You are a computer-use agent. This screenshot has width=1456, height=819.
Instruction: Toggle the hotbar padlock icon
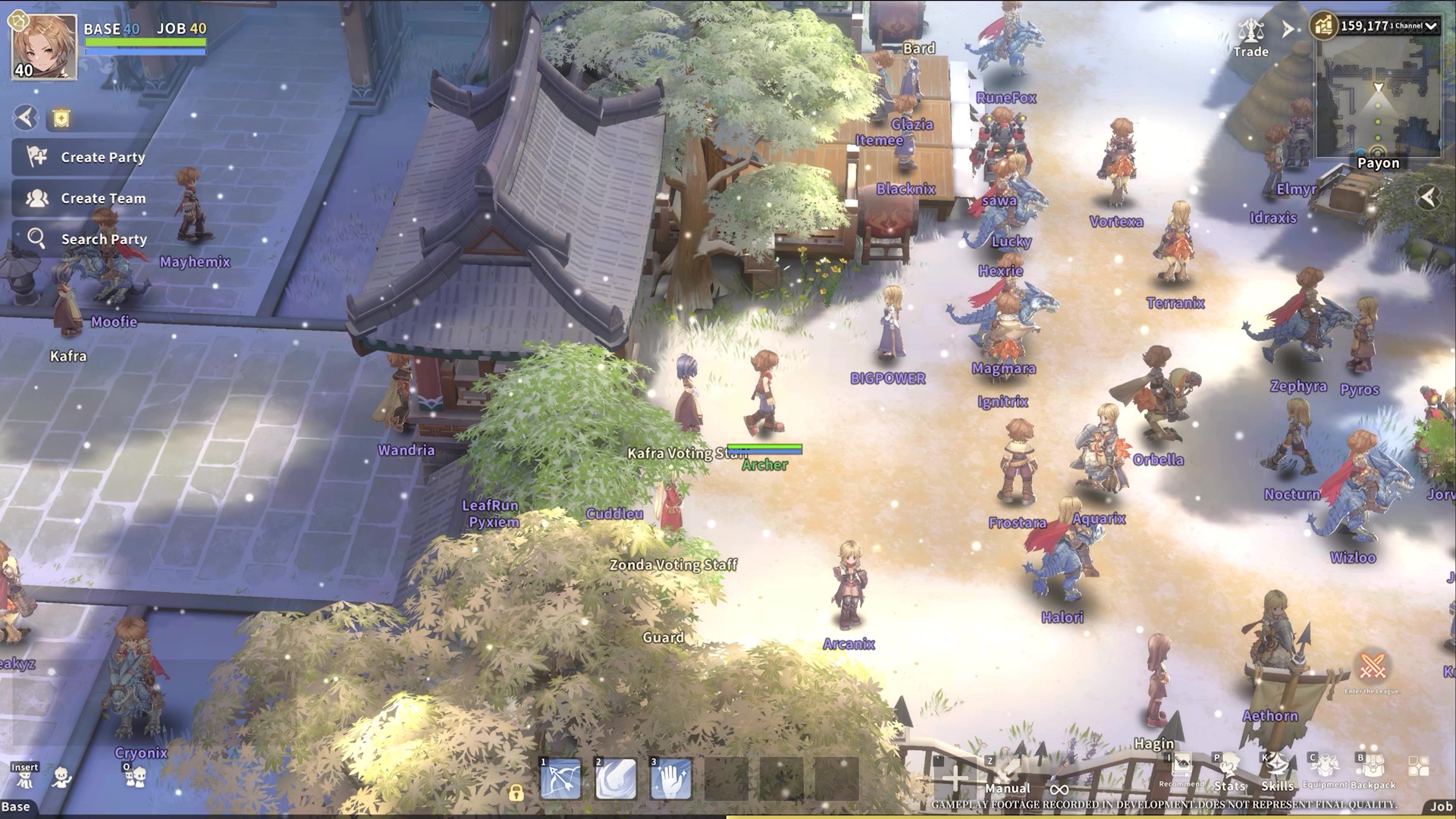click(516, 793)
